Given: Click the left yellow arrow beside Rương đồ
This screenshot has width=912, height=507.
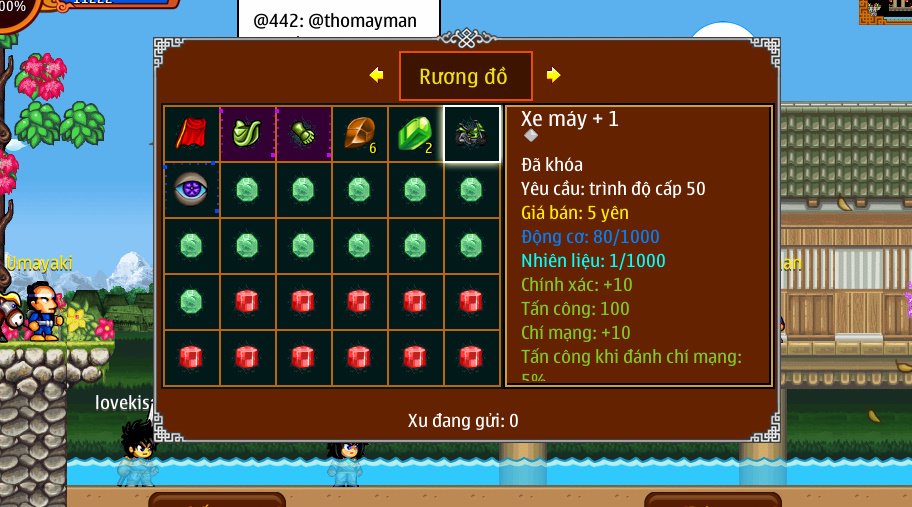Looking at the screenshot, I should [x=376, y=75].
